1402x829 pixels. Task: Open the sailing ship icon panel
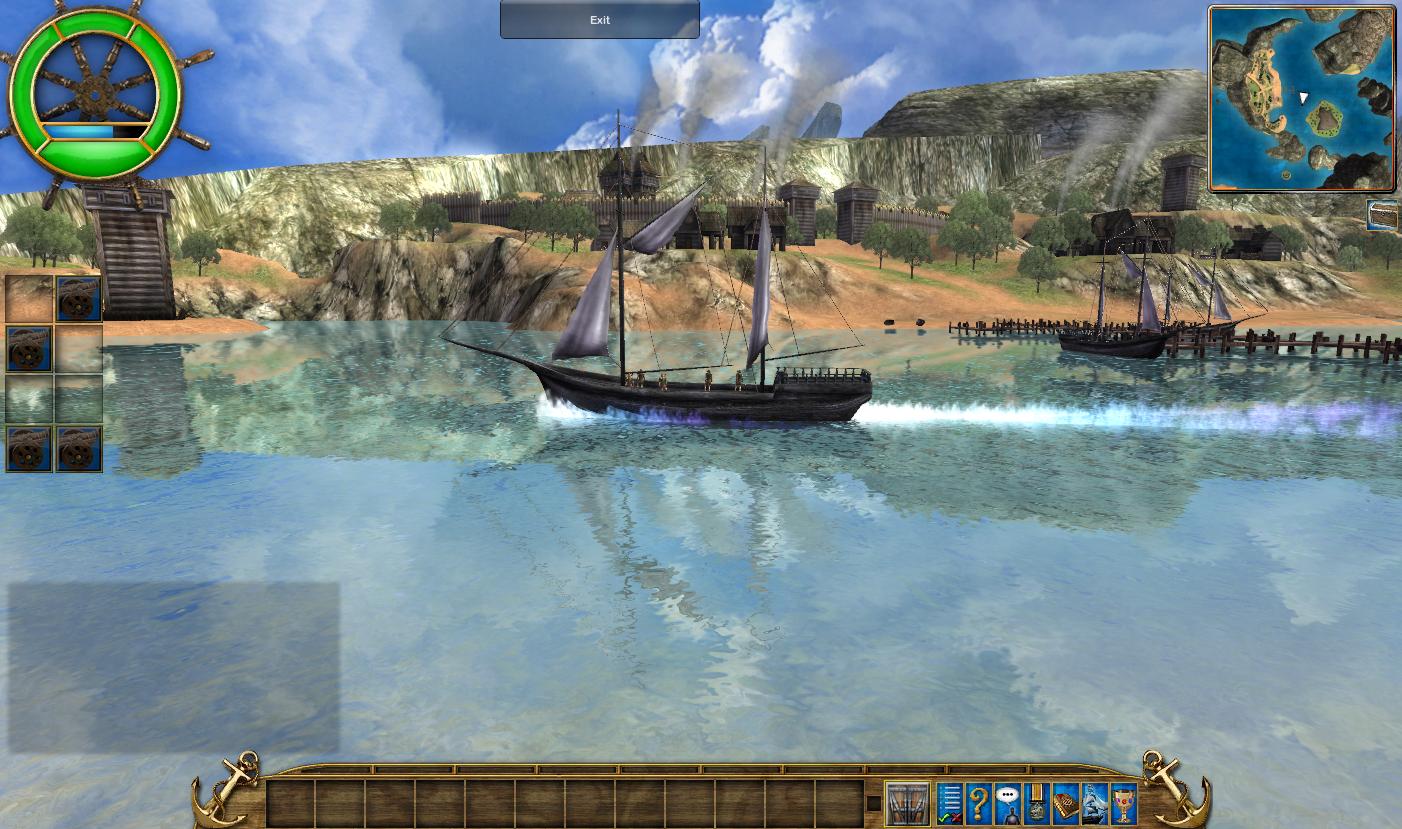pos(1095,804)
